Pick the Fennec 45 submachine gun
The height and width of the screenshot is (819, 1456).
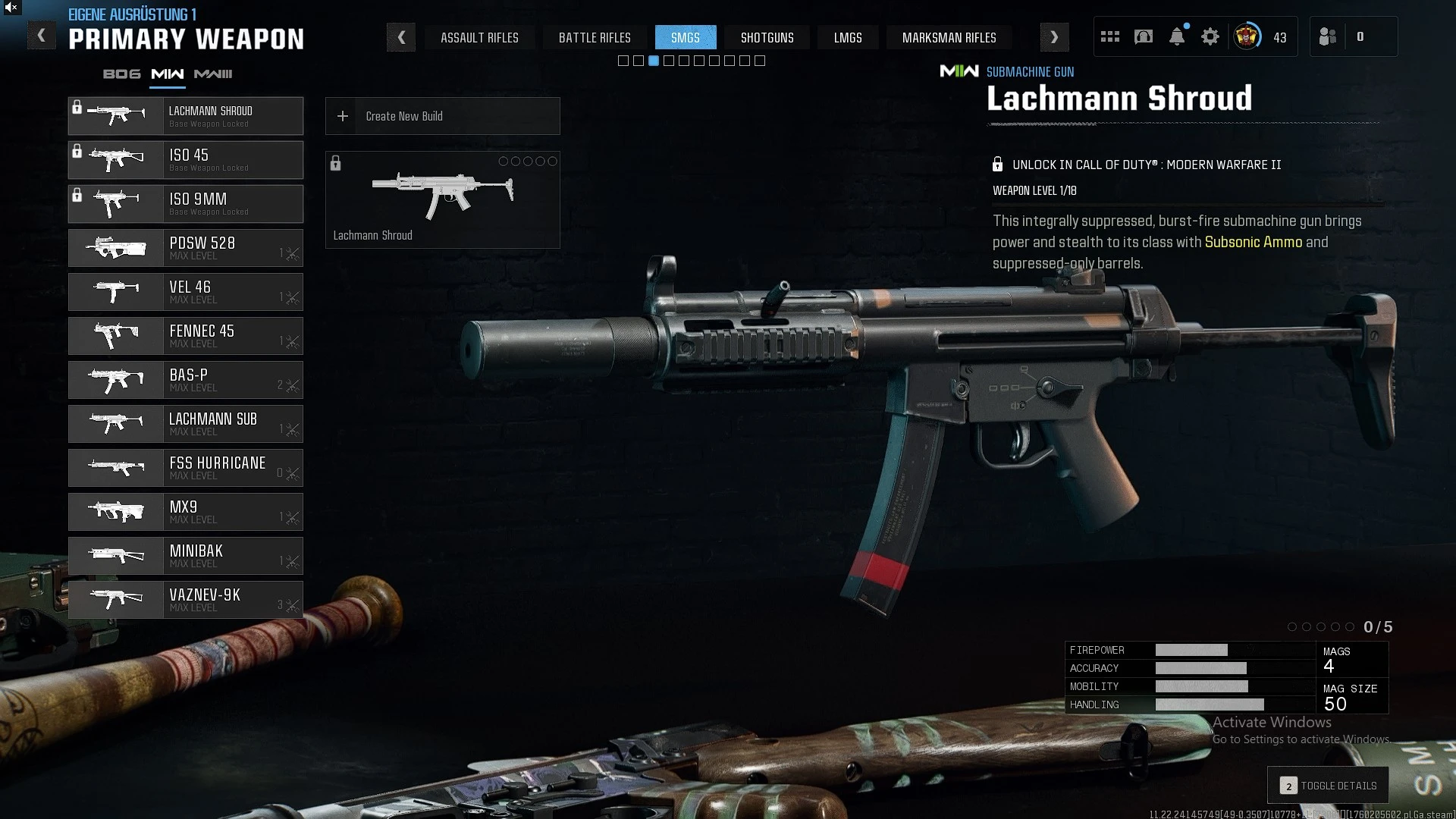(186, 336)
